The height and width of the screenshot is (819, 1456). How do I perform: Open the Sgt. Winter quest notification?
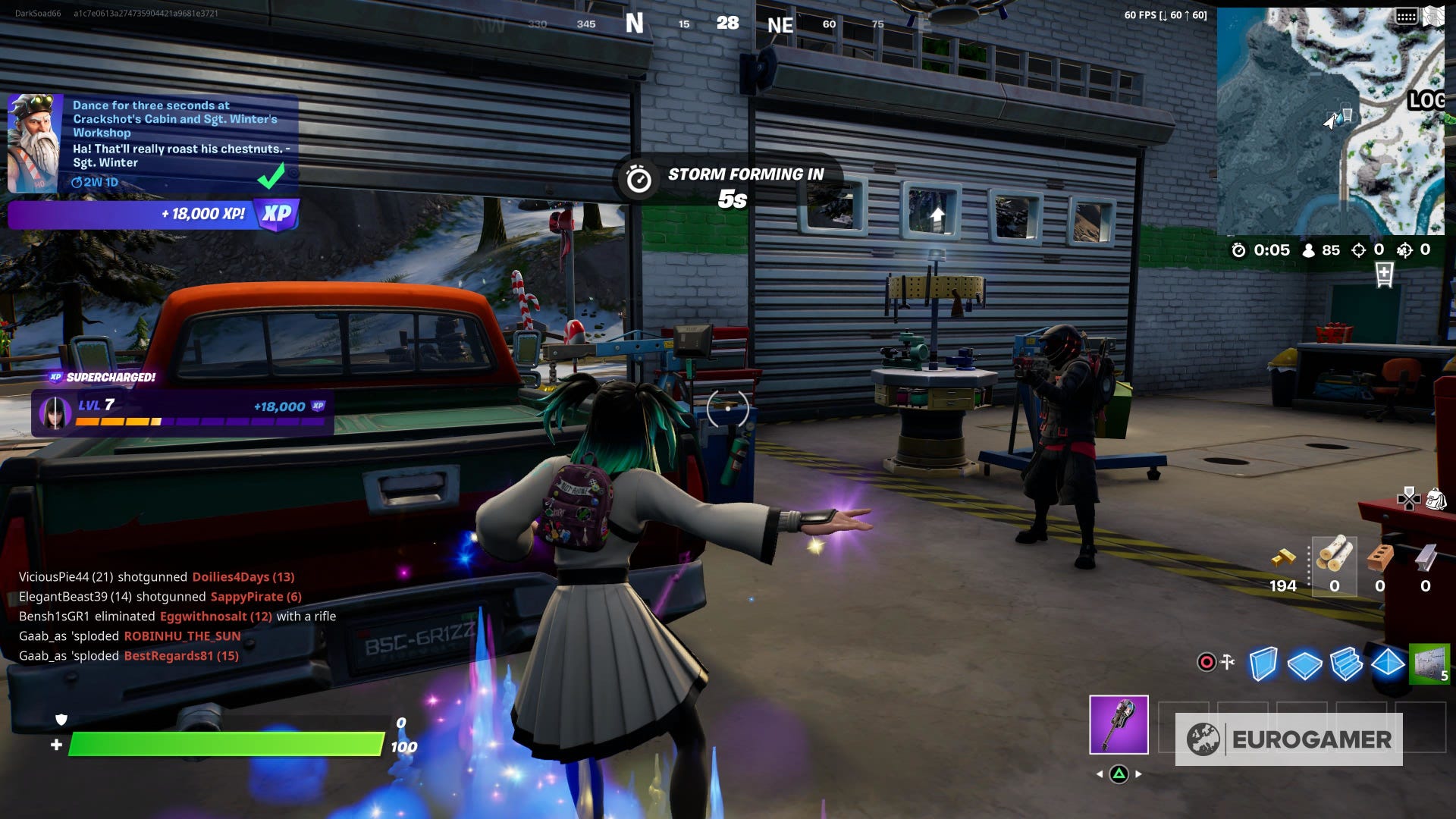click(x=152, y=144)
